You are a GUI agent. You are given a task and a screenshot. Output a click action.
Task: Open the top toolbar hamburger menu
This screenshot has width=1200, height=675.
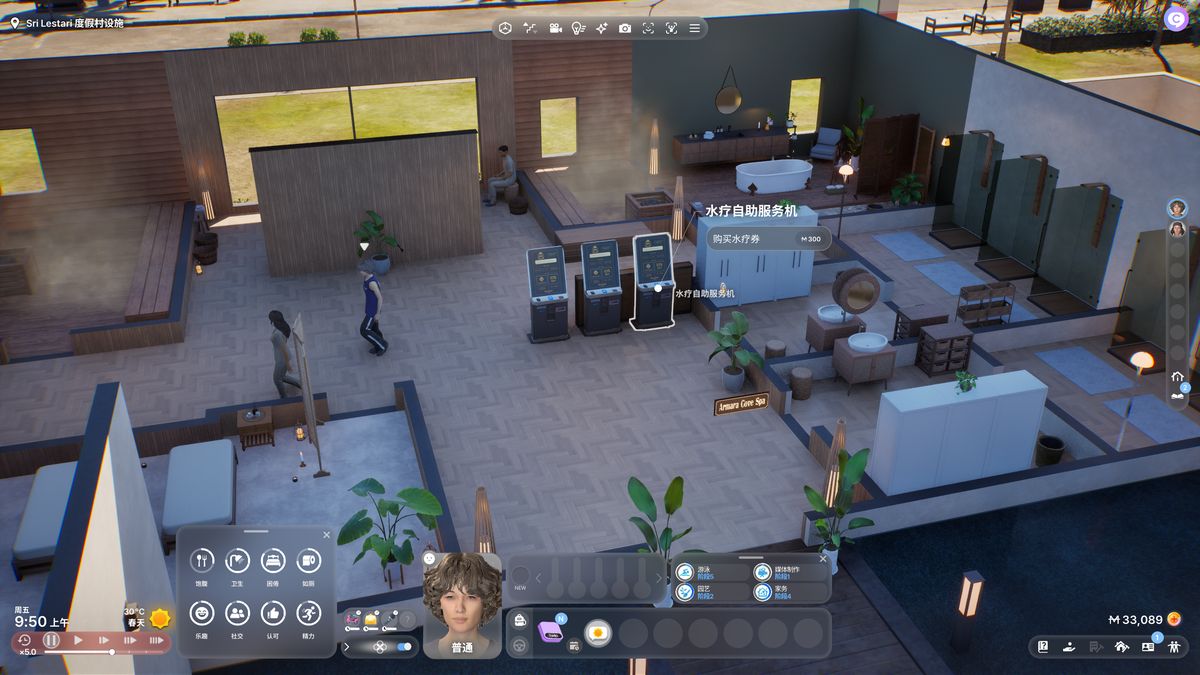tap(695, 28)
